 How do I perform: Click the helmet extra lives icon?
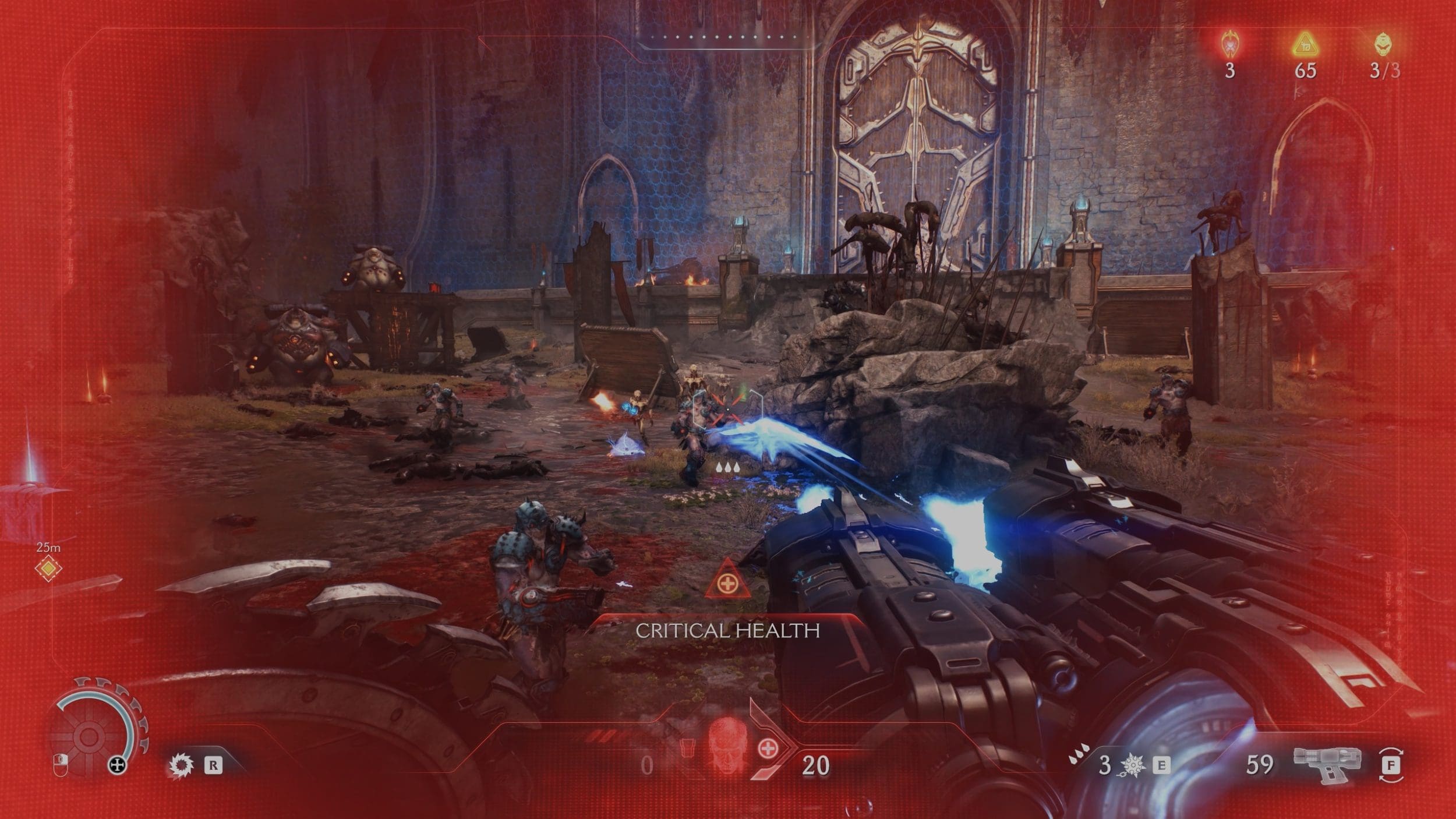1384,44
